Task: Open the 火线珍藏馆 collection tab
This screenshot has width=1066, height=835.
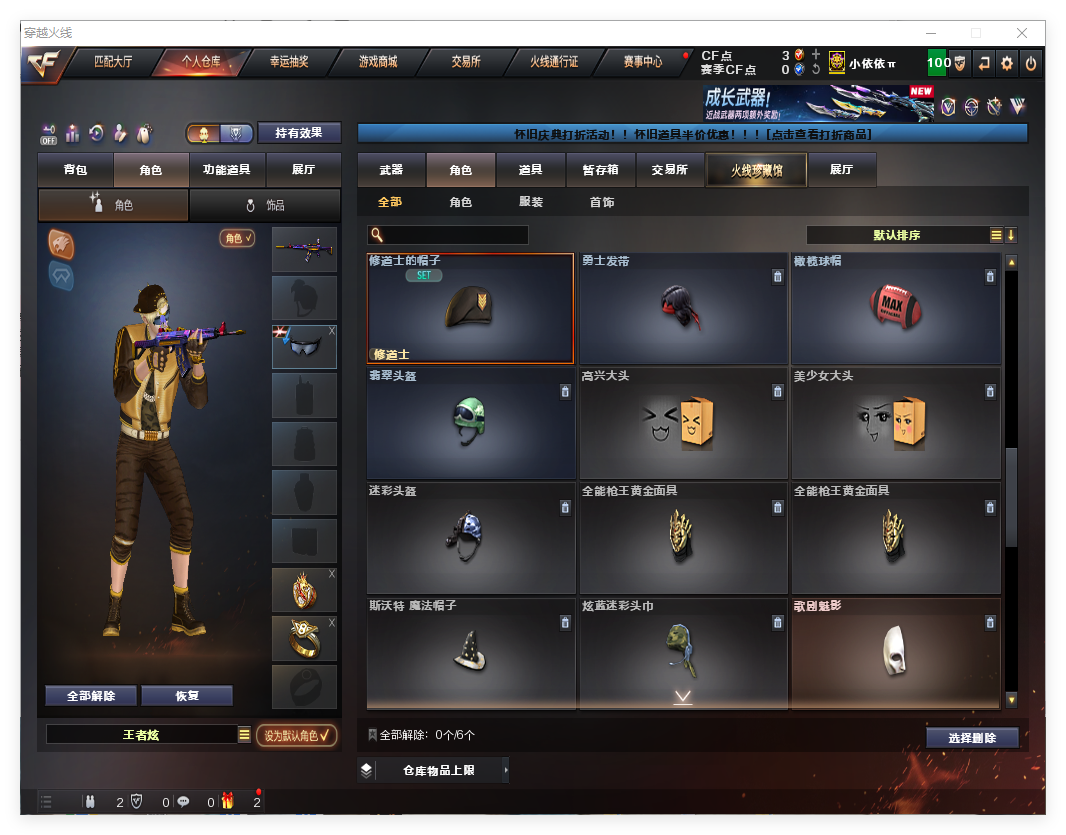Action: click(755, 170)
